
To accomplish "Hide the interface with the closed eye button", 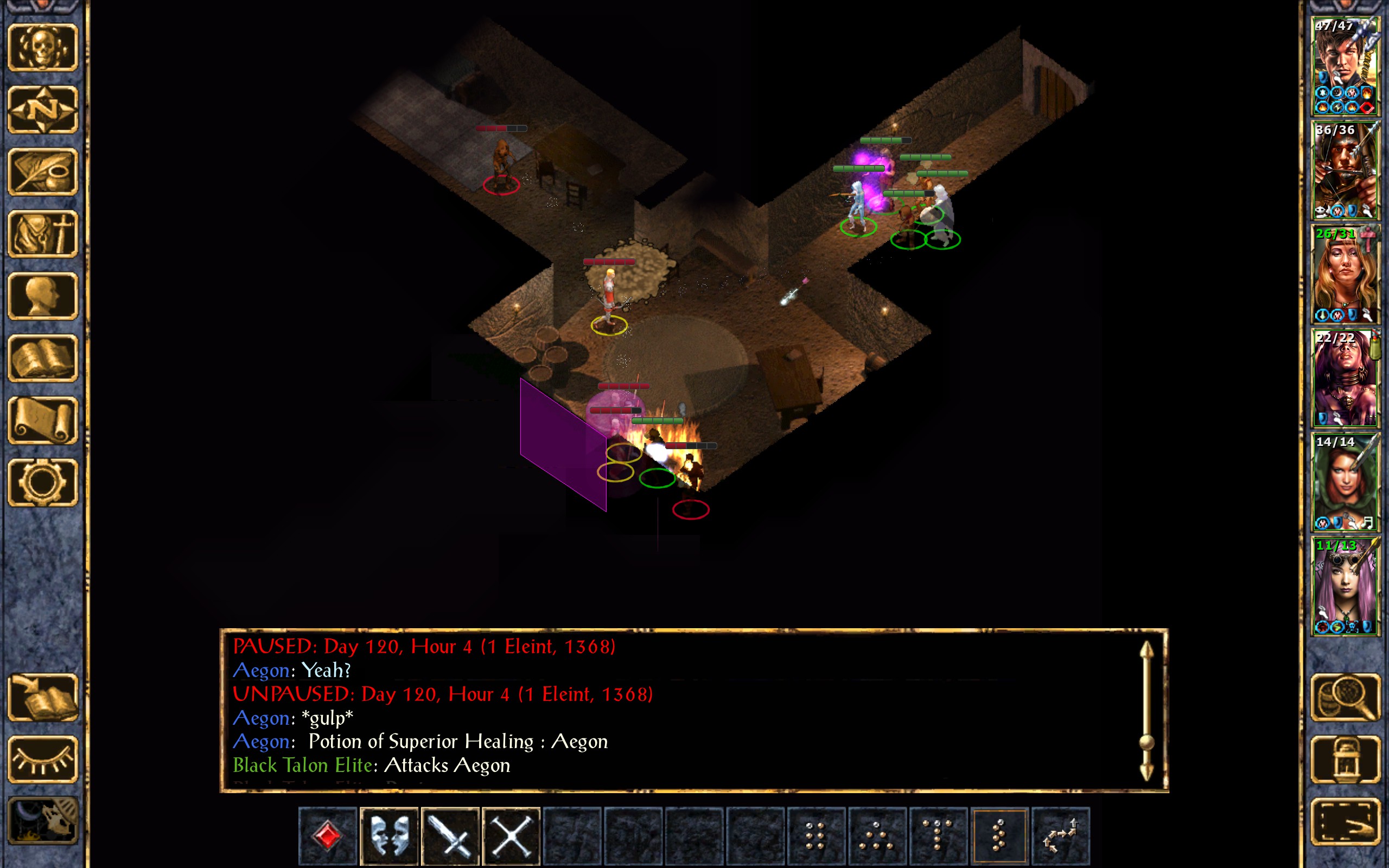I will pos(43,759).
